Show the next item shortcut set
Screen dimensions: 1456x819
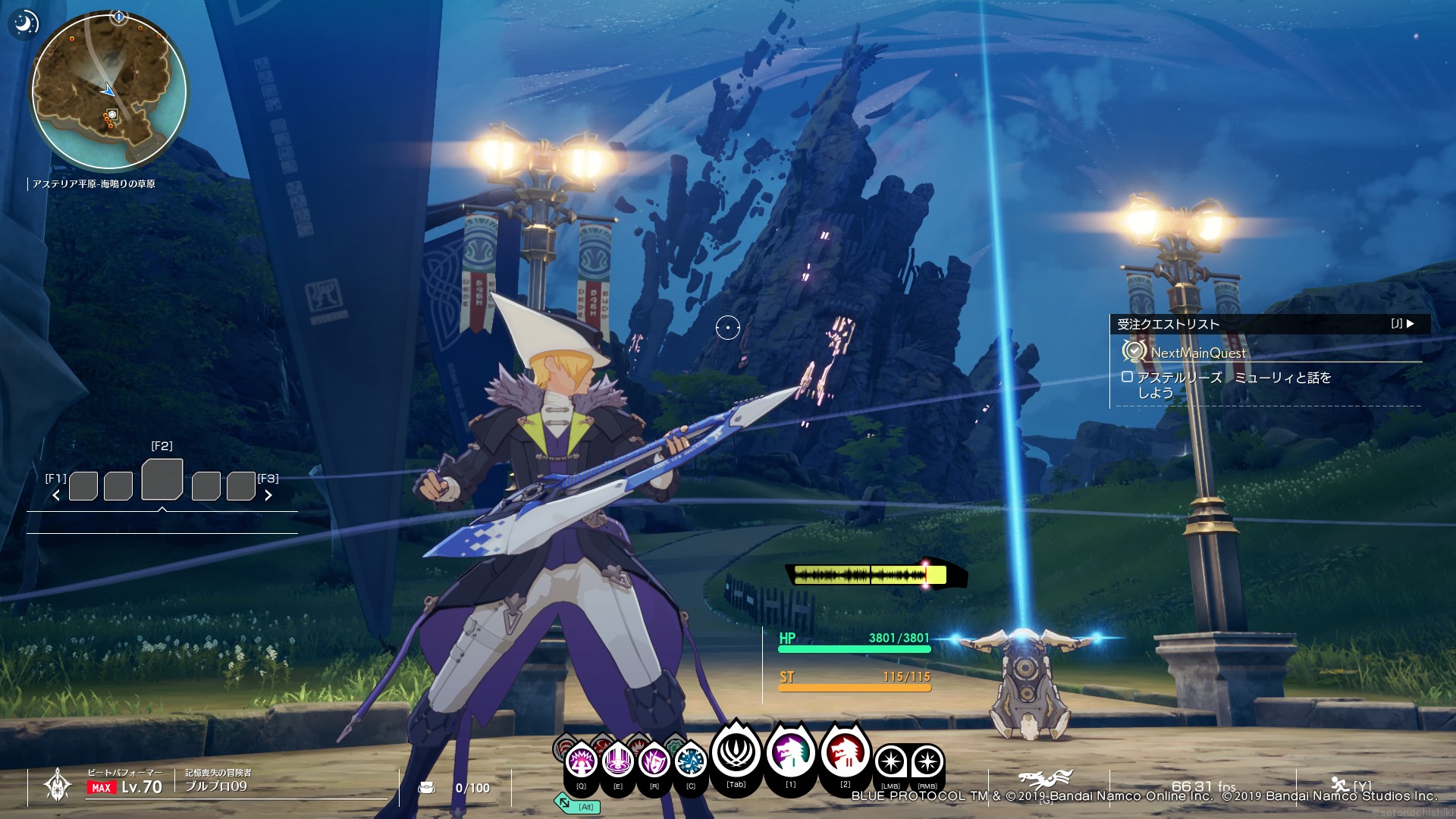tap(268, 495)
